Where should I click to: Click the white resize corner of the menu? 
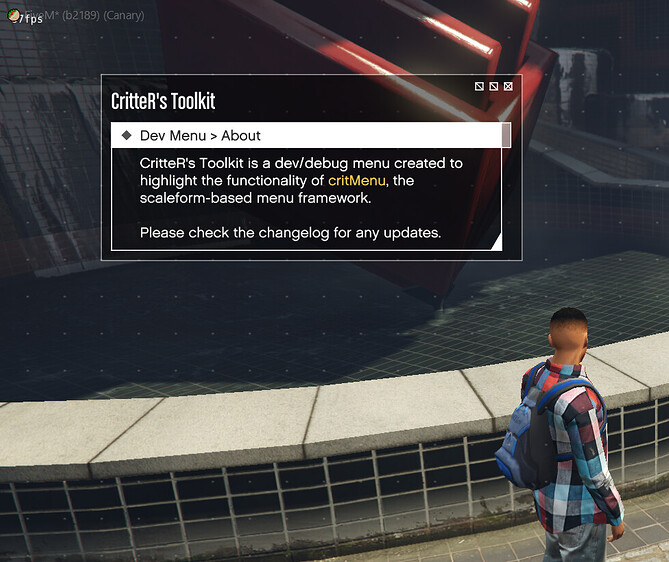click(x=494, y=241)
